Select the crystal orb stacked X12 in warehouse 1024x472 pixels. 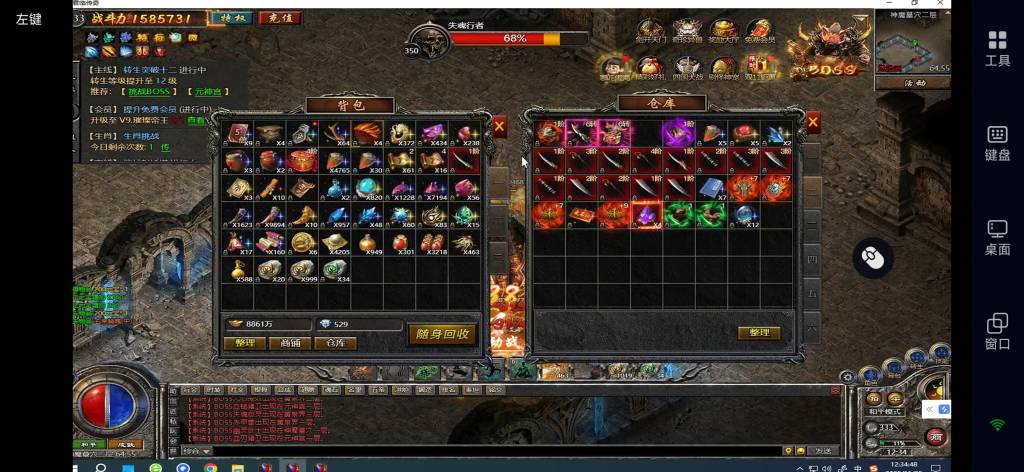pyautogui.click(x=746, y=214)
